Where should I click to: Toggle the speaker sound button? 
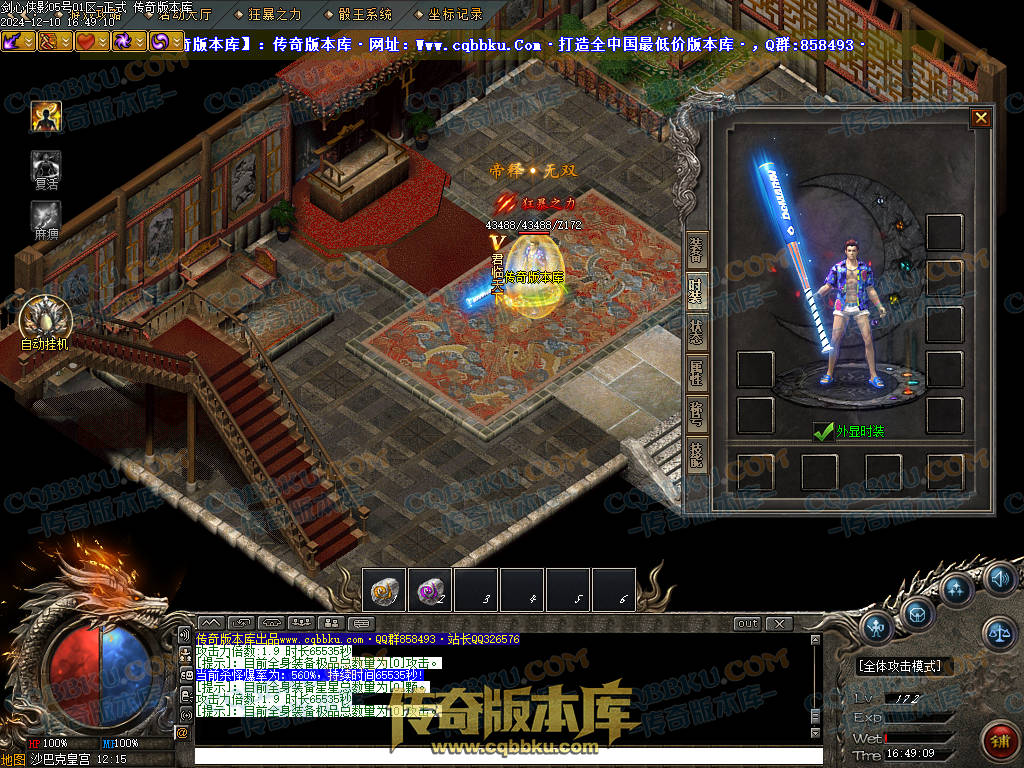[x=998, y=578]
